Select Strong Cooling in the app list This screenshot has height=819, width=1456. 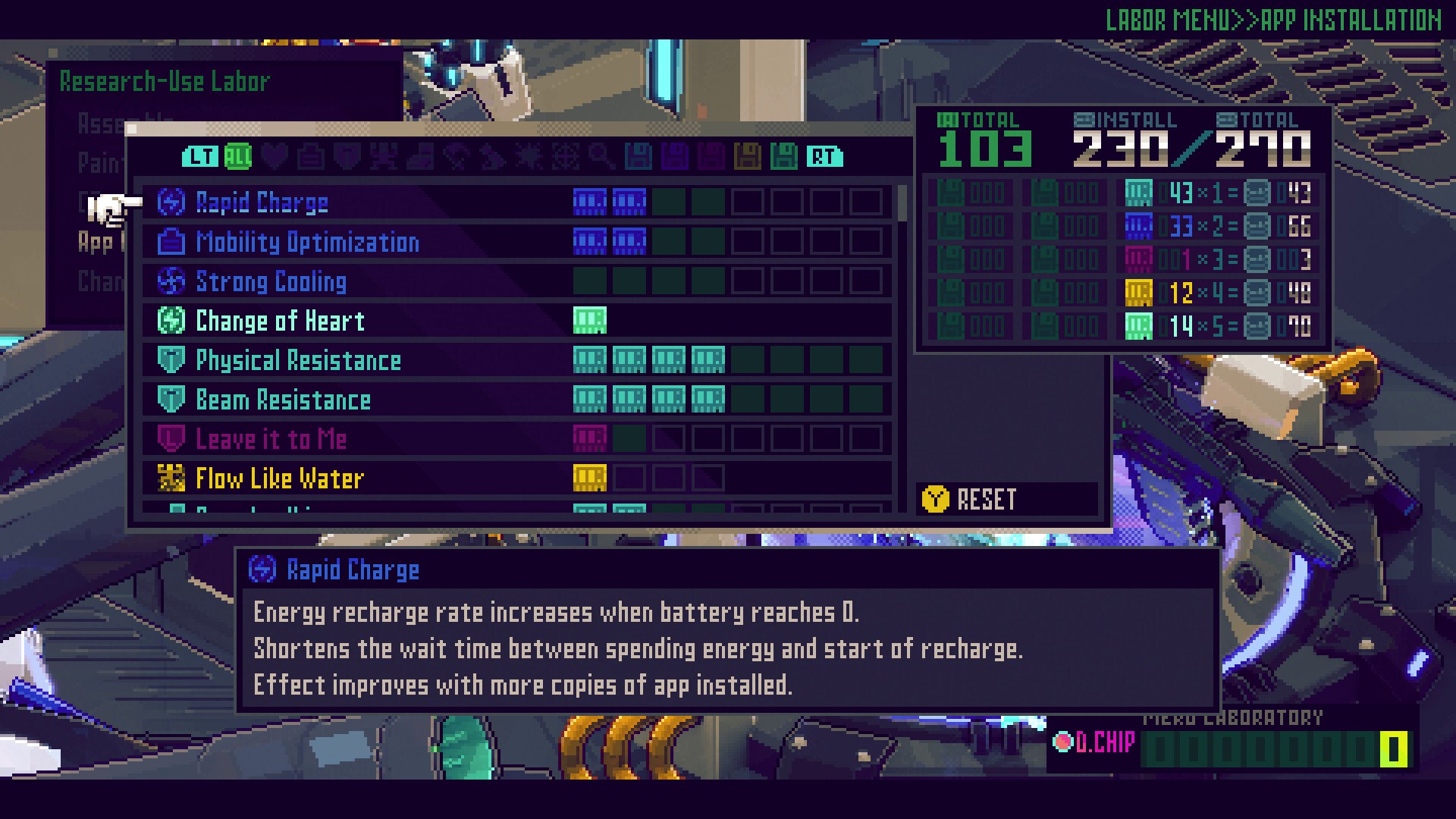point(271,281)
